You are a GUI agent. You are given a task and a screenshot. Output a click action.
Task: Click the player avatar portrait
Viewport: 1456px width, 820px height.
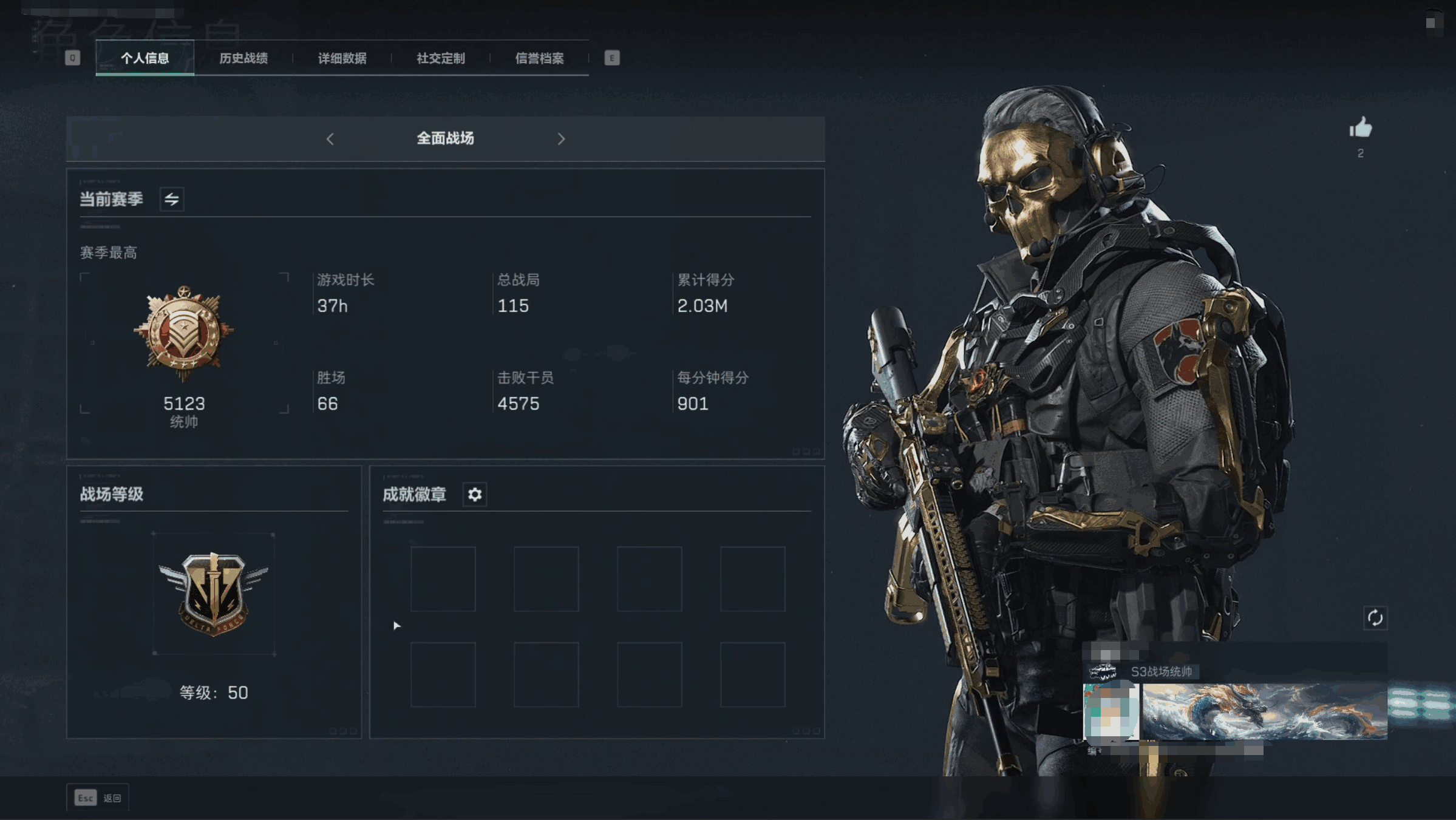click(x=1111, y=711)
